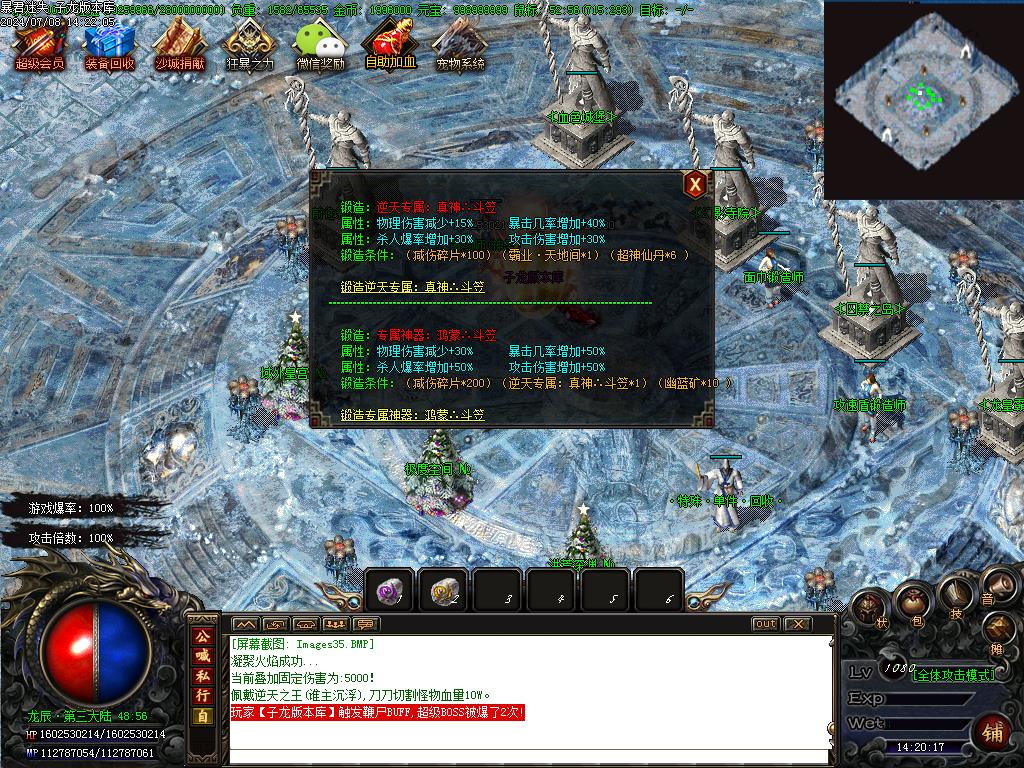Use the purple item in hotbar slot 1
This screenshot has width=1024, height=768.
(389, 590)
